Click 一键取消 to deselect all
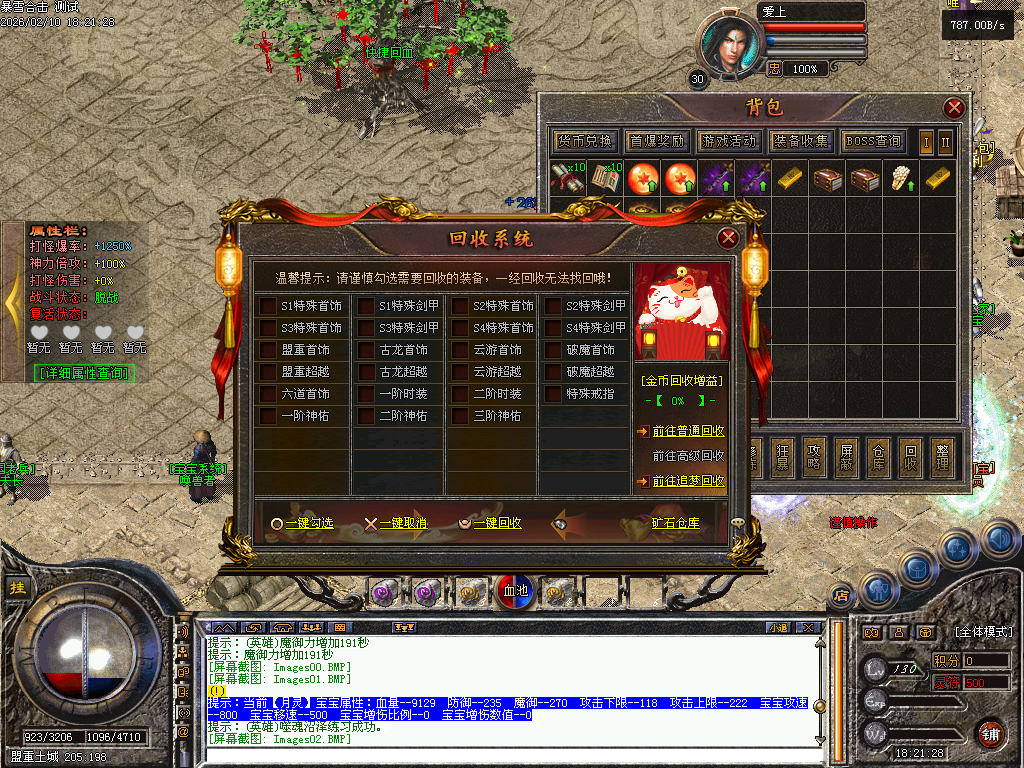 click(x=395, y=523)
